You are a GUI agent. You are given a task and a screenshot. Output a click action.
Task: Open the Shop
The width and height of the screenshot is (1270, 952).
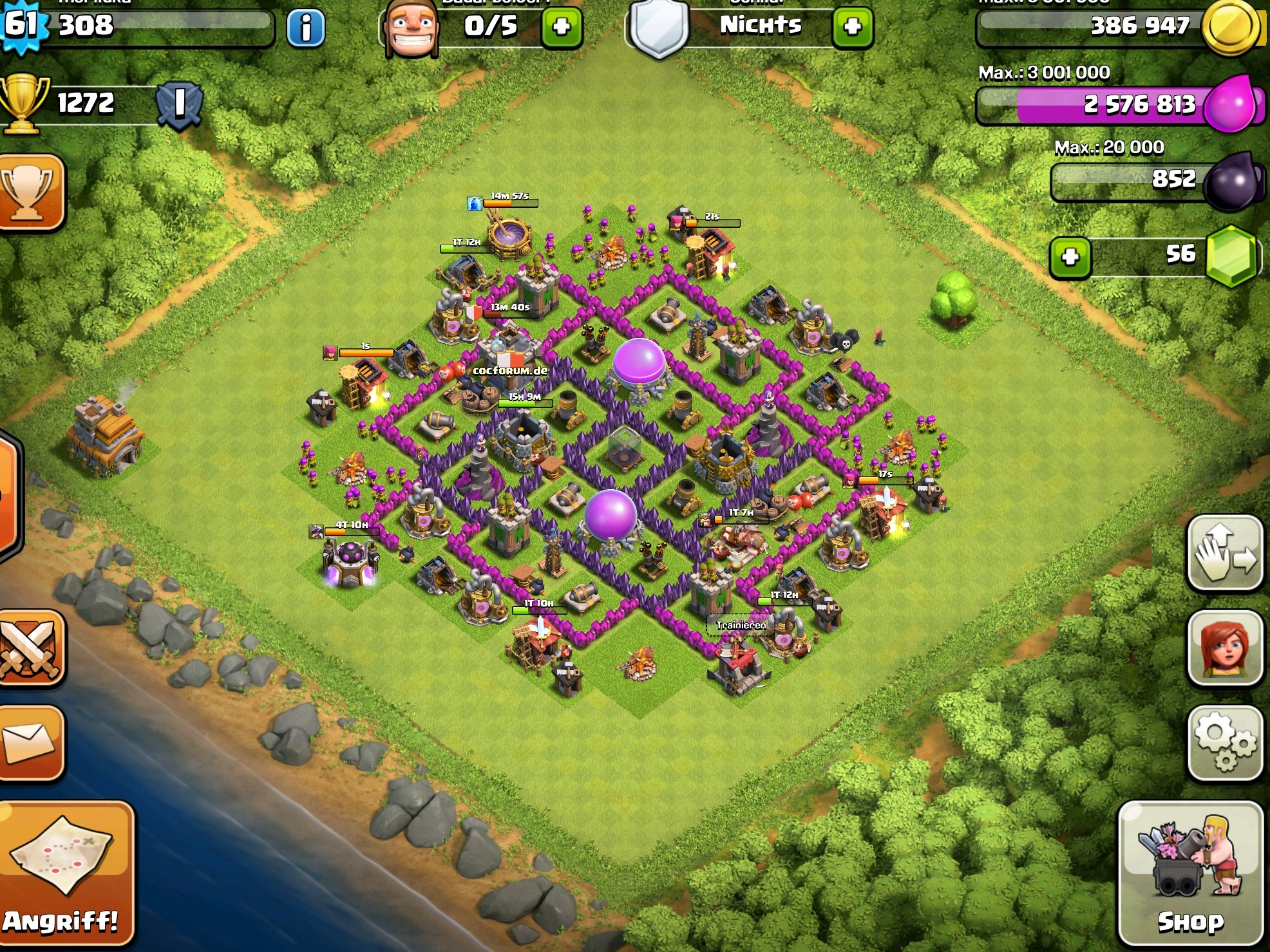pyautogui.click(x=1190, y=873)
